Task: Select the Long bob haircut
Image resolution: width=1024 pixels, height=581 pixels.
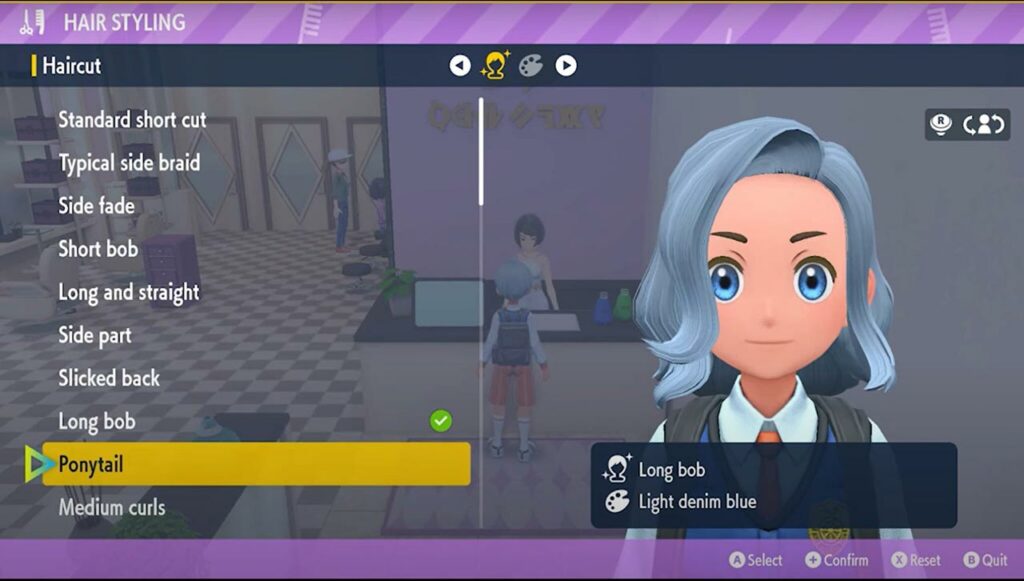Action: click(x=97, y=421)
